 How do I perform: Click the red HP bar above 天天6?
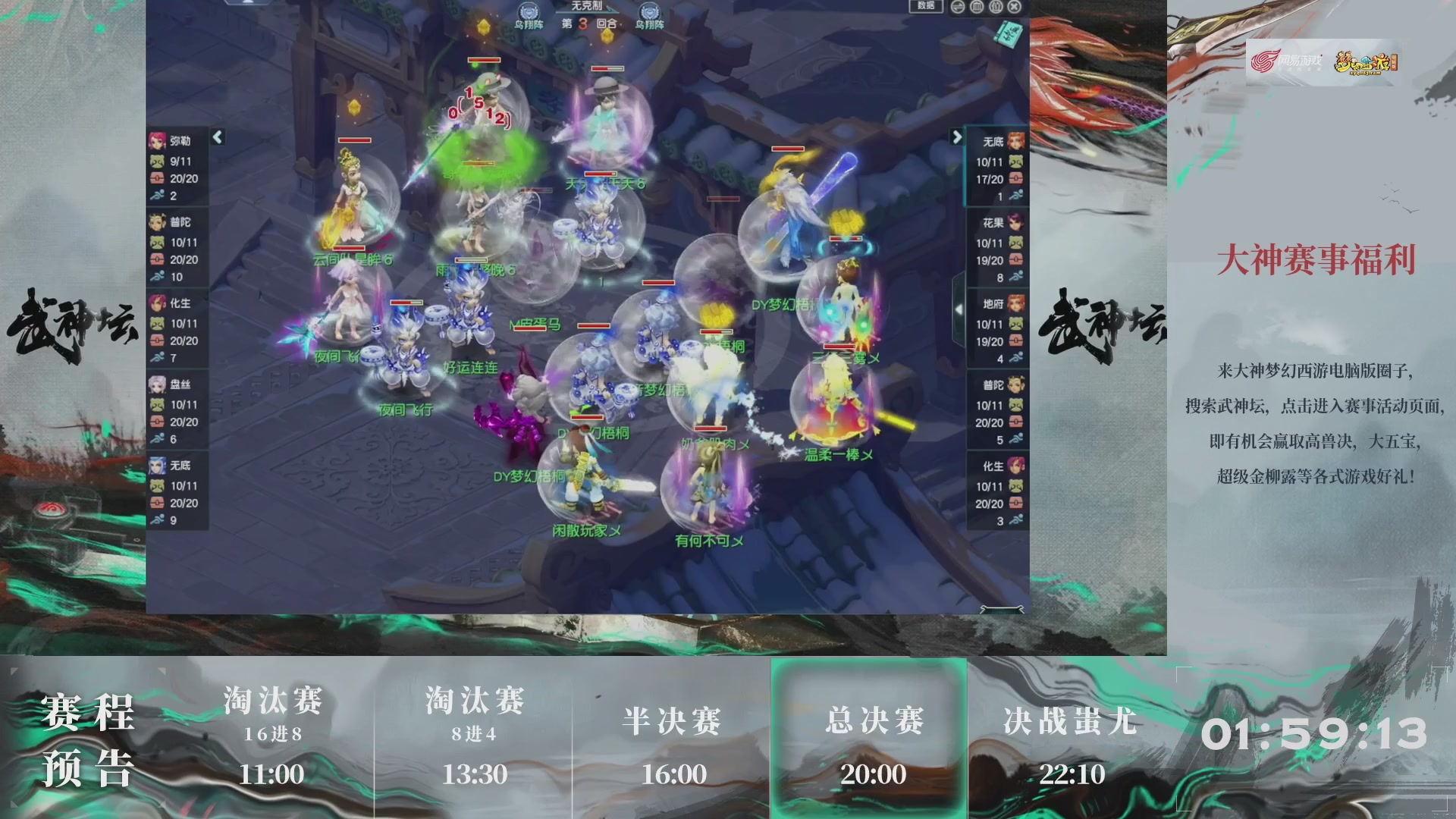point(601,174)
